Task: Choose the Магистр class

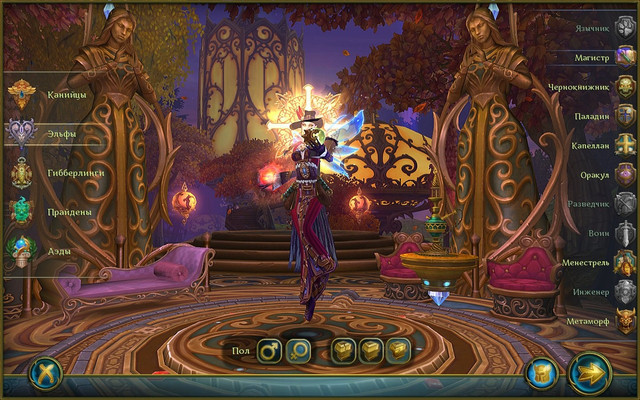Action: point(625,56)
